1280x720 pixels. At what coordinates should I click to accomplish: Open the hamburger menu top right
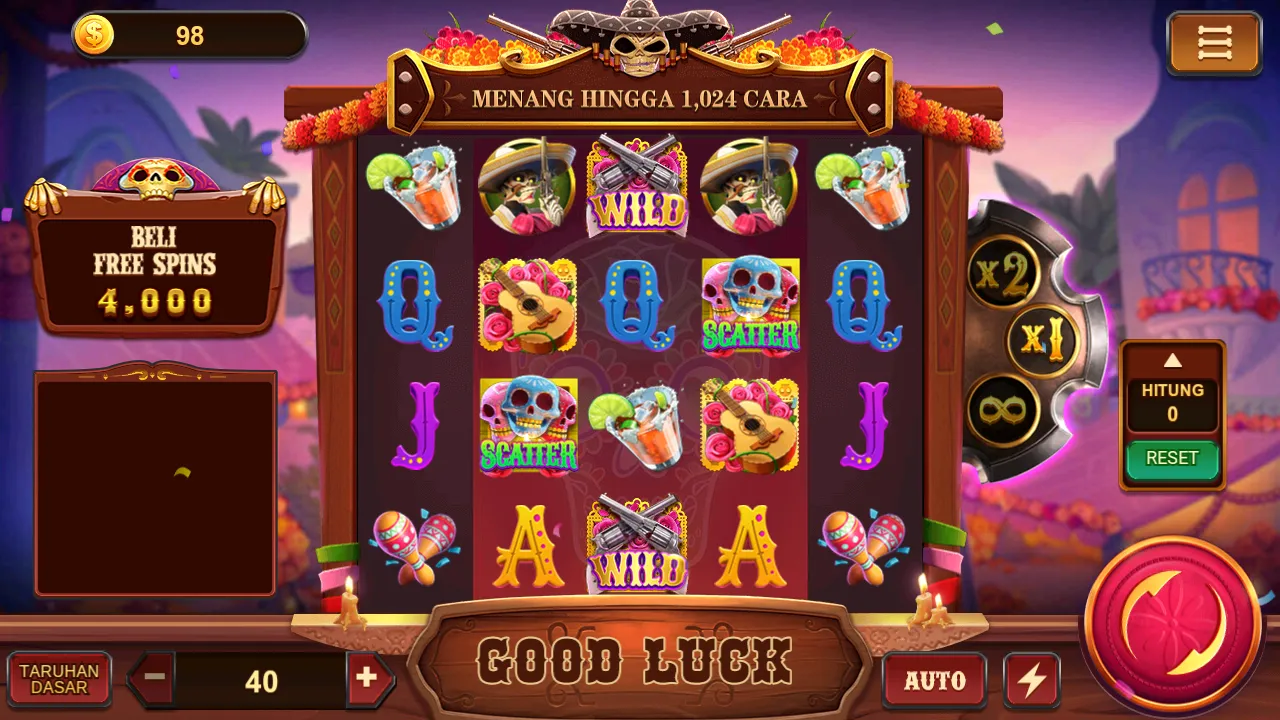coord(1213,42)
